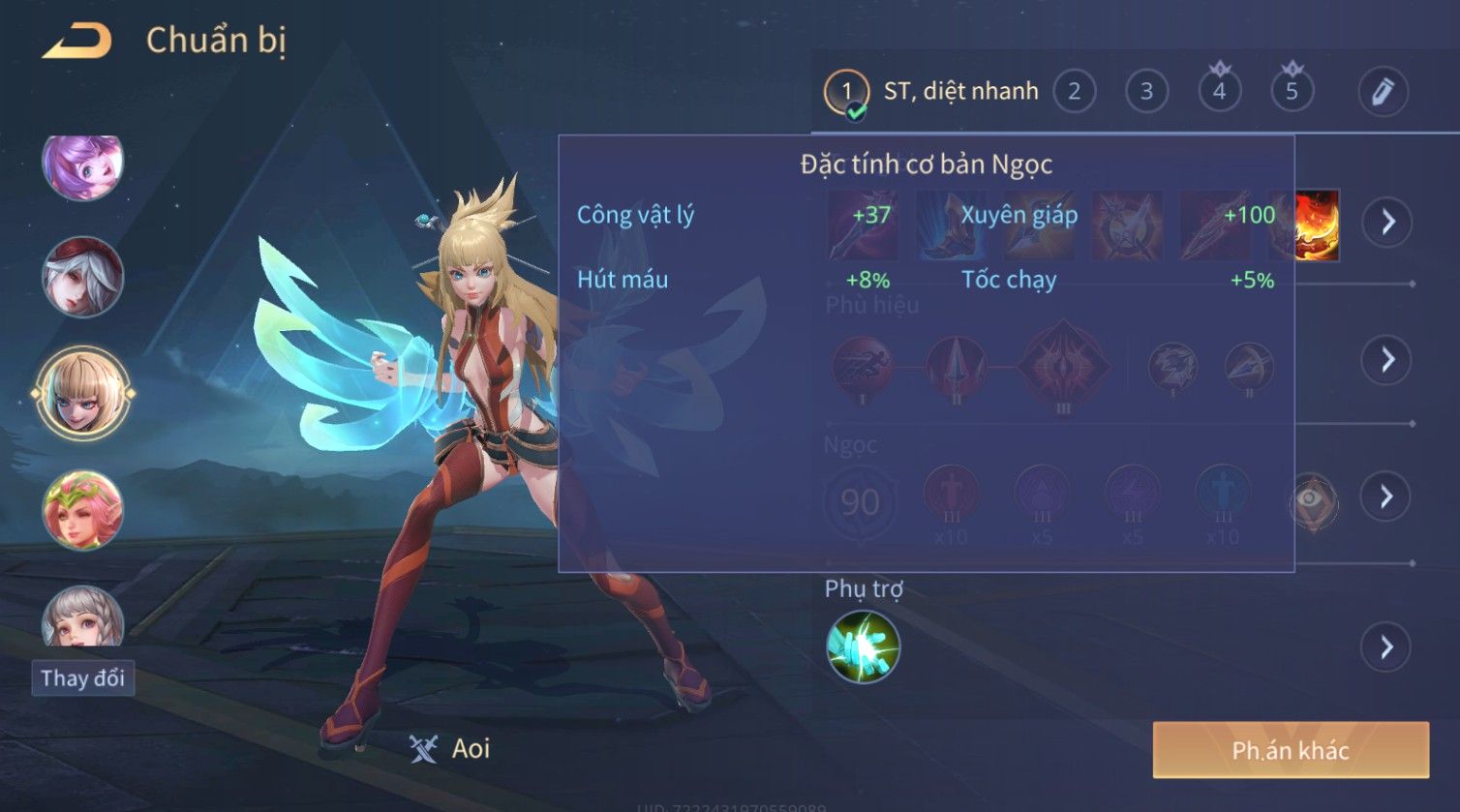Viewport: 1460px width, 812px height.
Task: Toggle the Ngọc eye preview icon
Action: [1310, 500]
